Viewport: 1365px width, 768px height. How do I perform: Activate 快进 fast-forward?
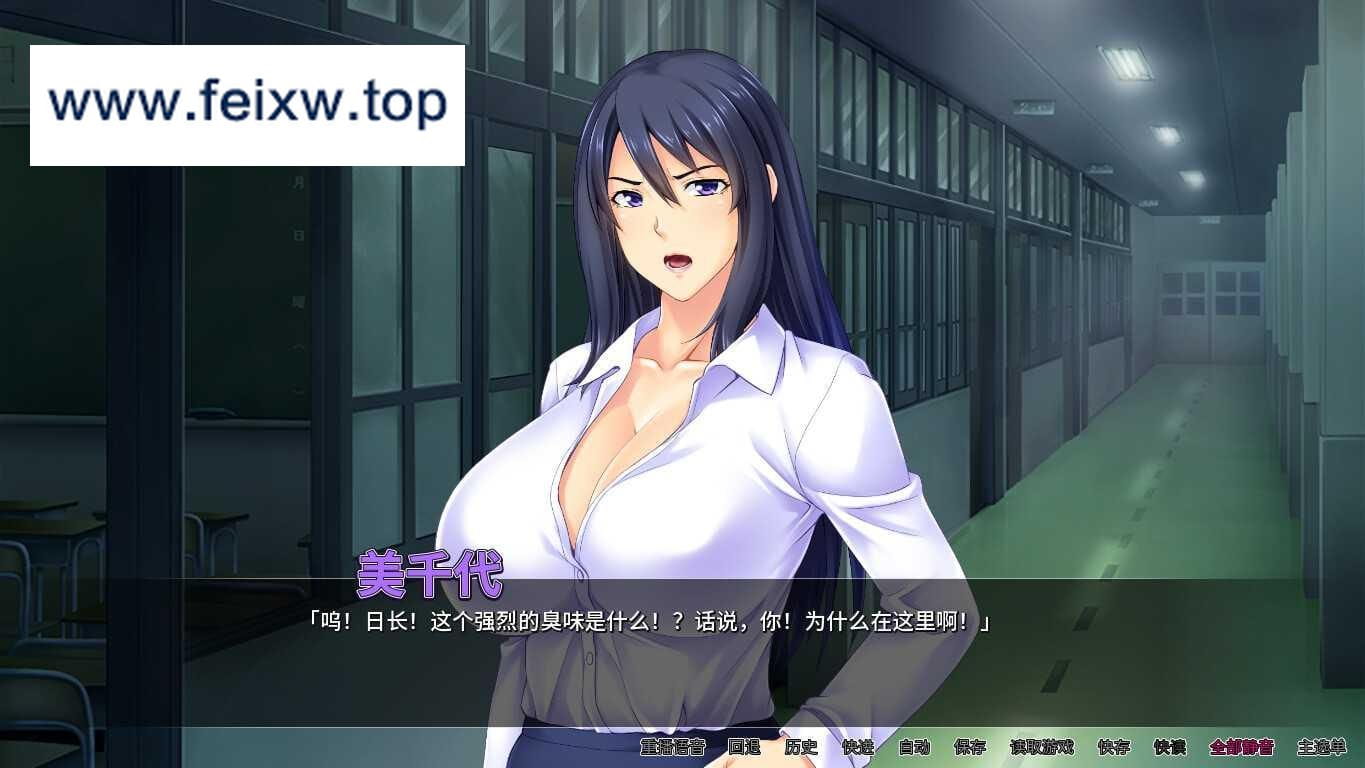(x=858, y=747)
